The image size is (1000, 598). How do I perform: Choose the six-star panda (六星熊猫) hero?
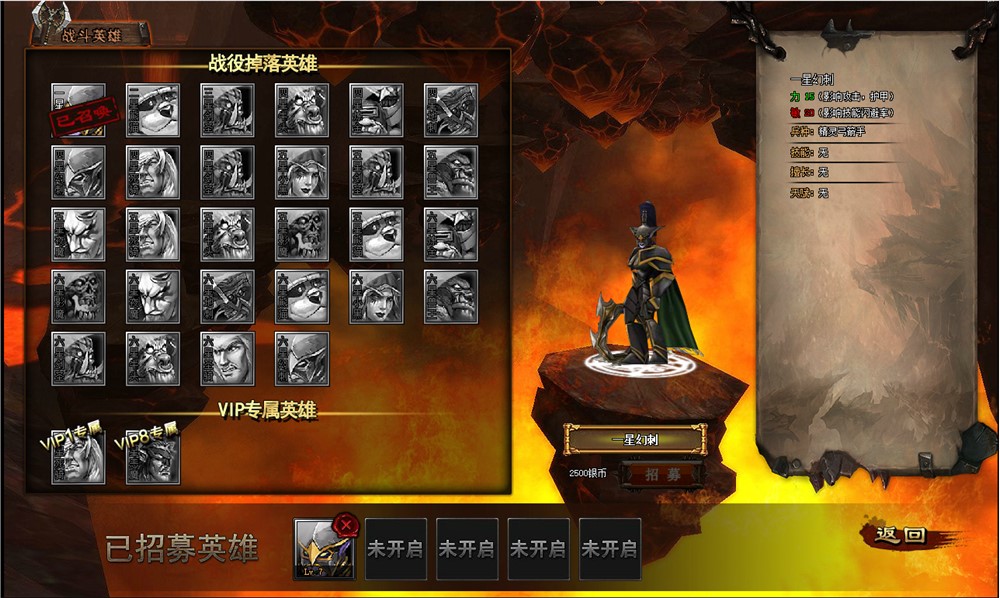[x=302, y=296]
